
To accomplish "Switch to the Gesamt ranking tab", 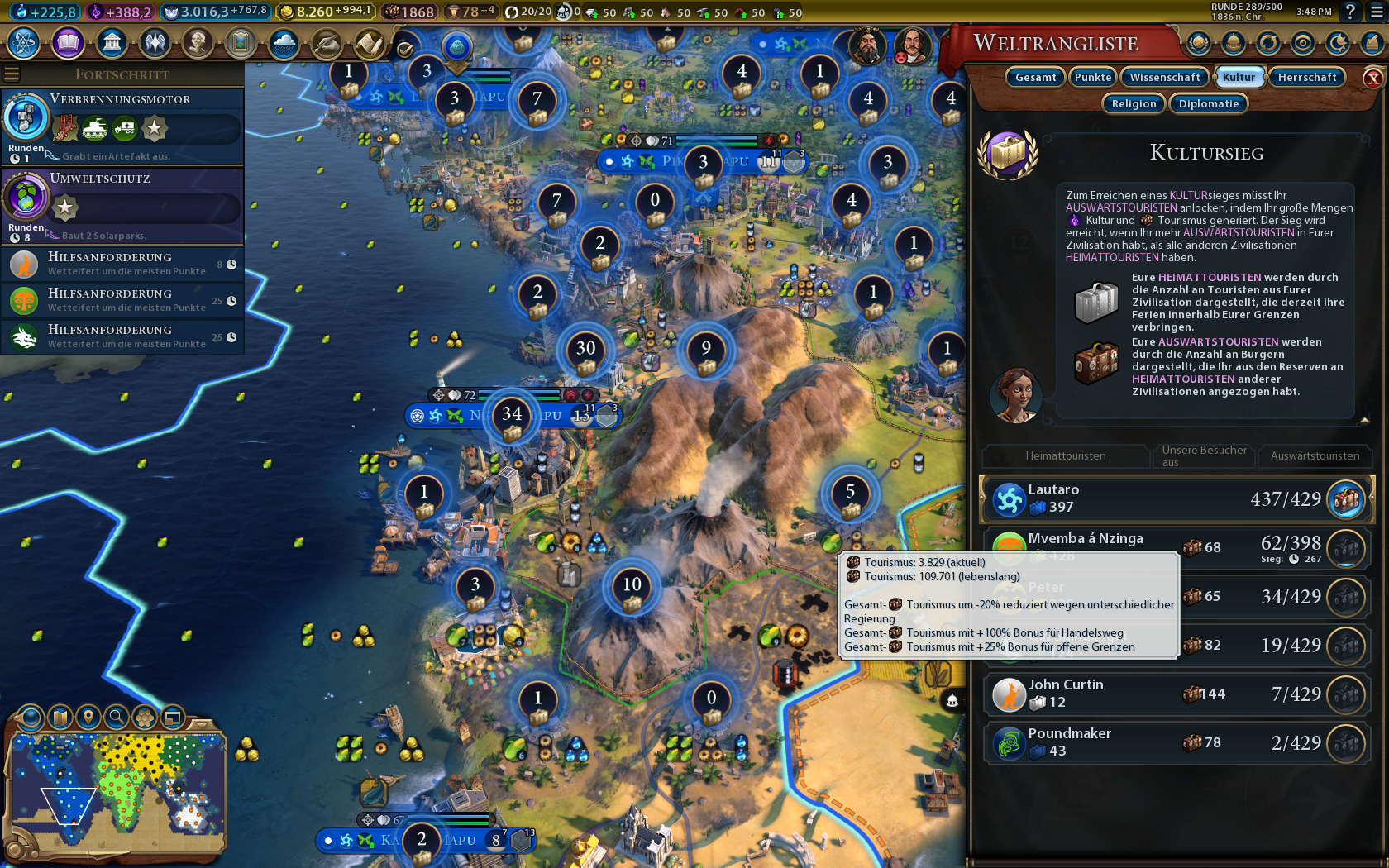I will point(1035,77).
